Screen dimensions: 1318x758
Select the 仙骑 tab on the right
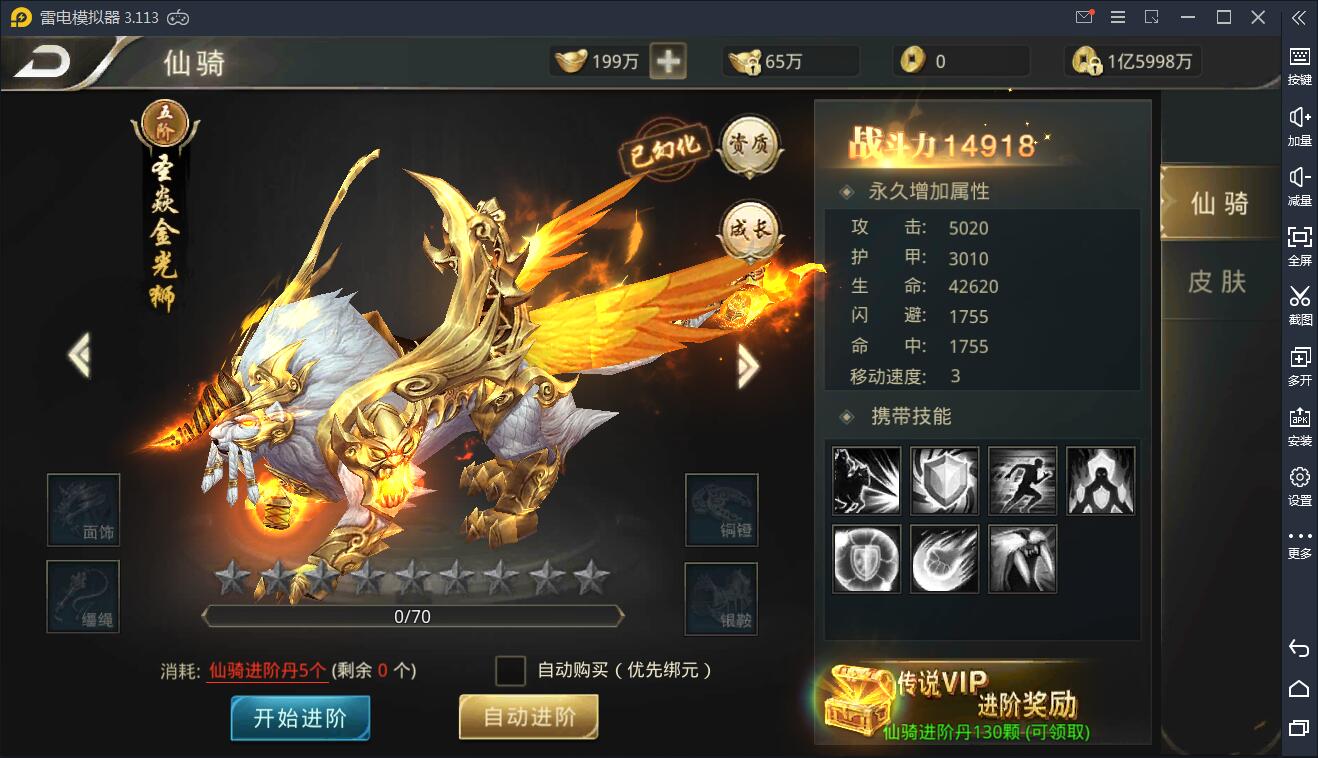pyautogui.click(x=1222, y=201)
